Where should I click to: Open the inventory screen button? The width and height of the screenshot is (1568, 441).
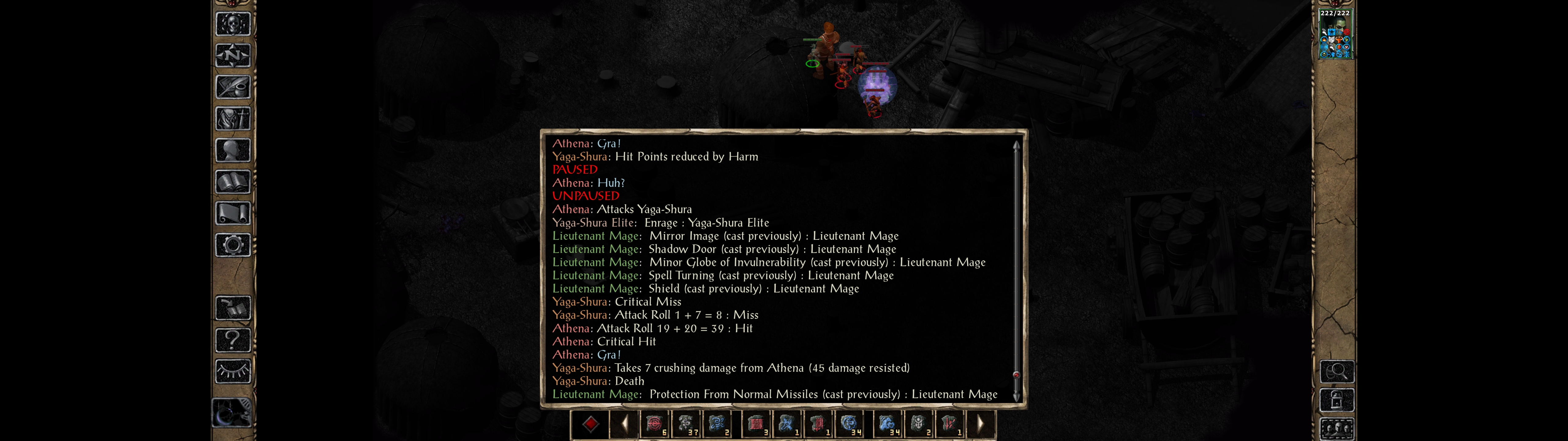(x=232, y=119)
